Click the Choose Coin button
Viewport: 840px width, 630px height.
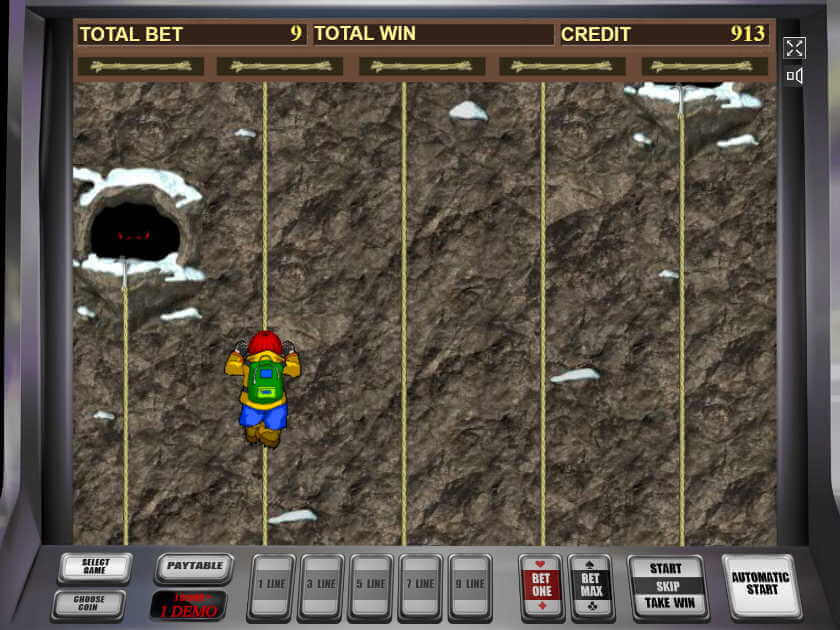click(x=89, y=605)
